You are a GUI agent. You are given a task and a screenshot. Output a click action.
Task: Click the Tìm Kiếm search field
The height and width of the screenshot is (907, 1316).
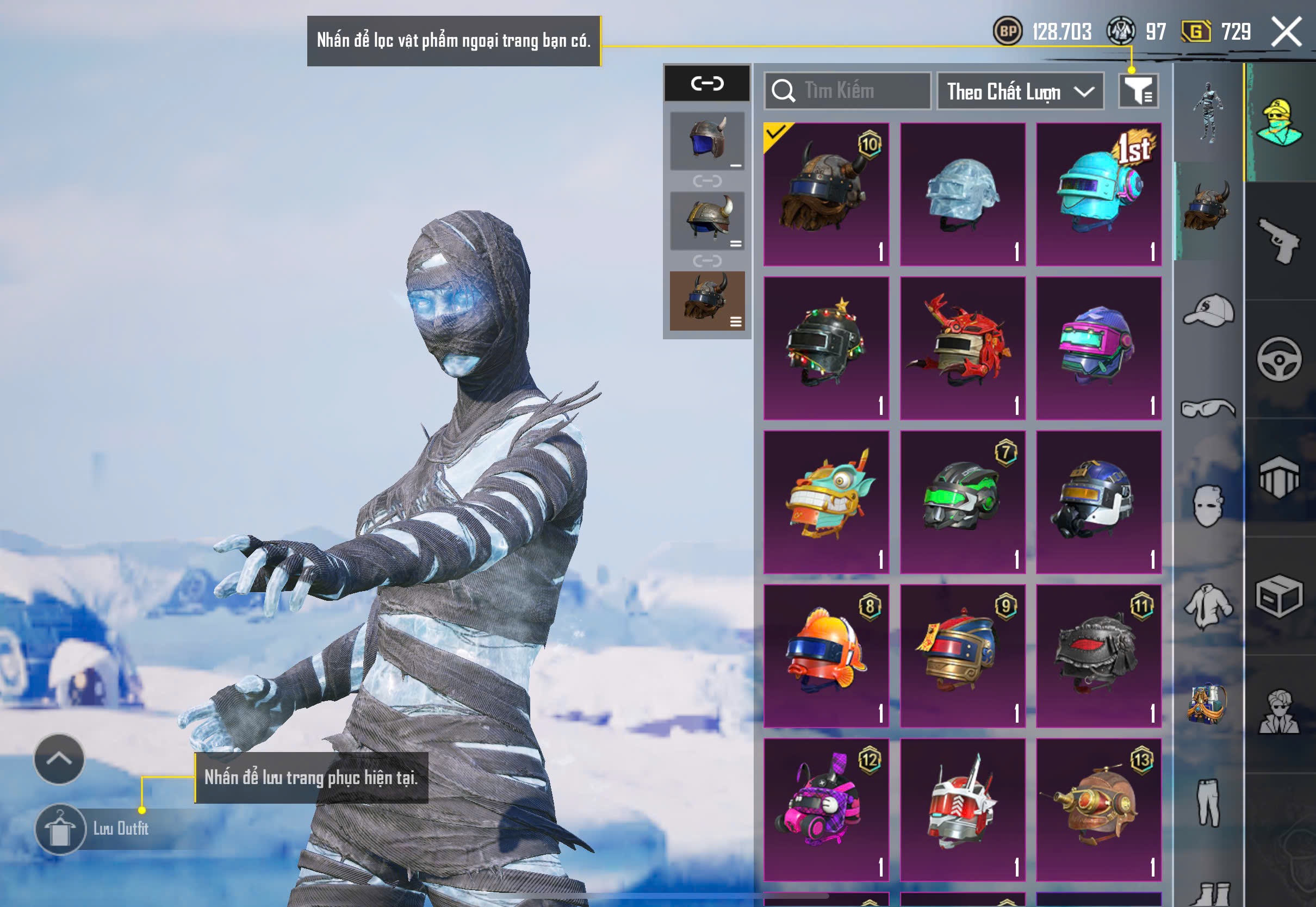point(848,91)
